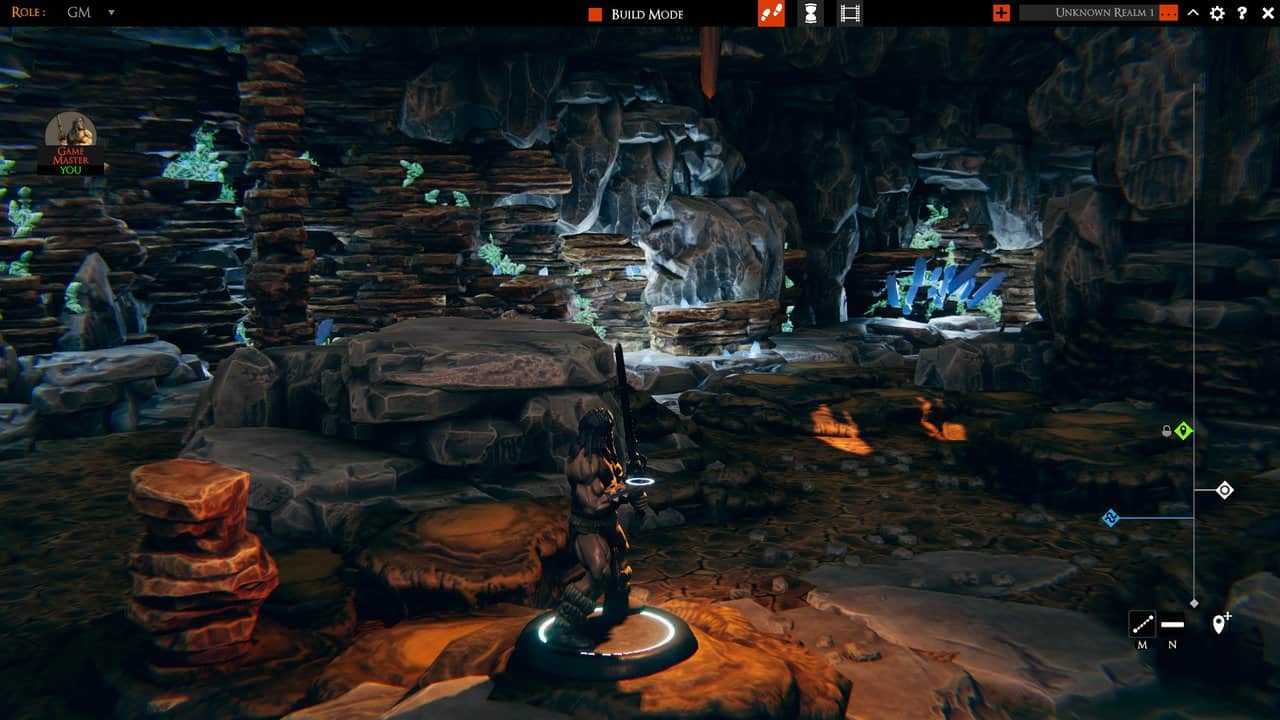The height and width of the screenshot is (720, 1280).
Task: Open the hourglass turn timer
Action: [x=810, y=13]
